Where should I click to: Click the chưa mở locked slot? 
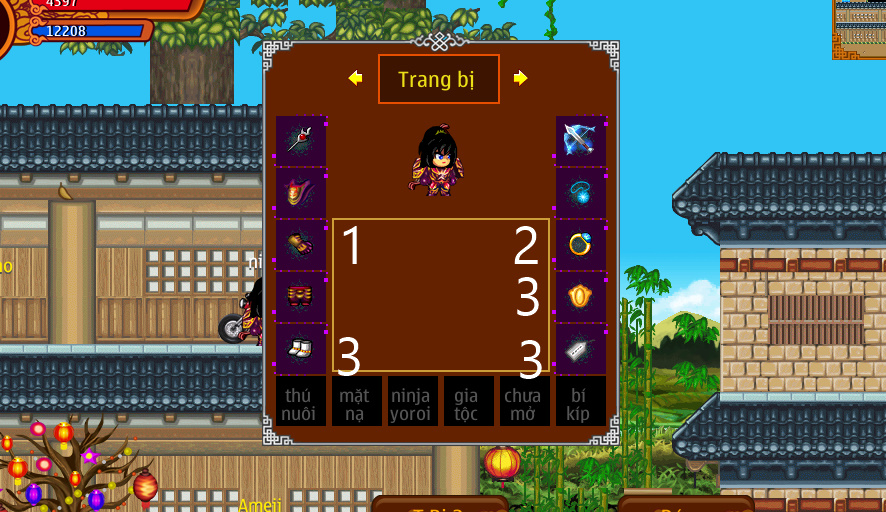pyautogui.click(x=524, y=401)
